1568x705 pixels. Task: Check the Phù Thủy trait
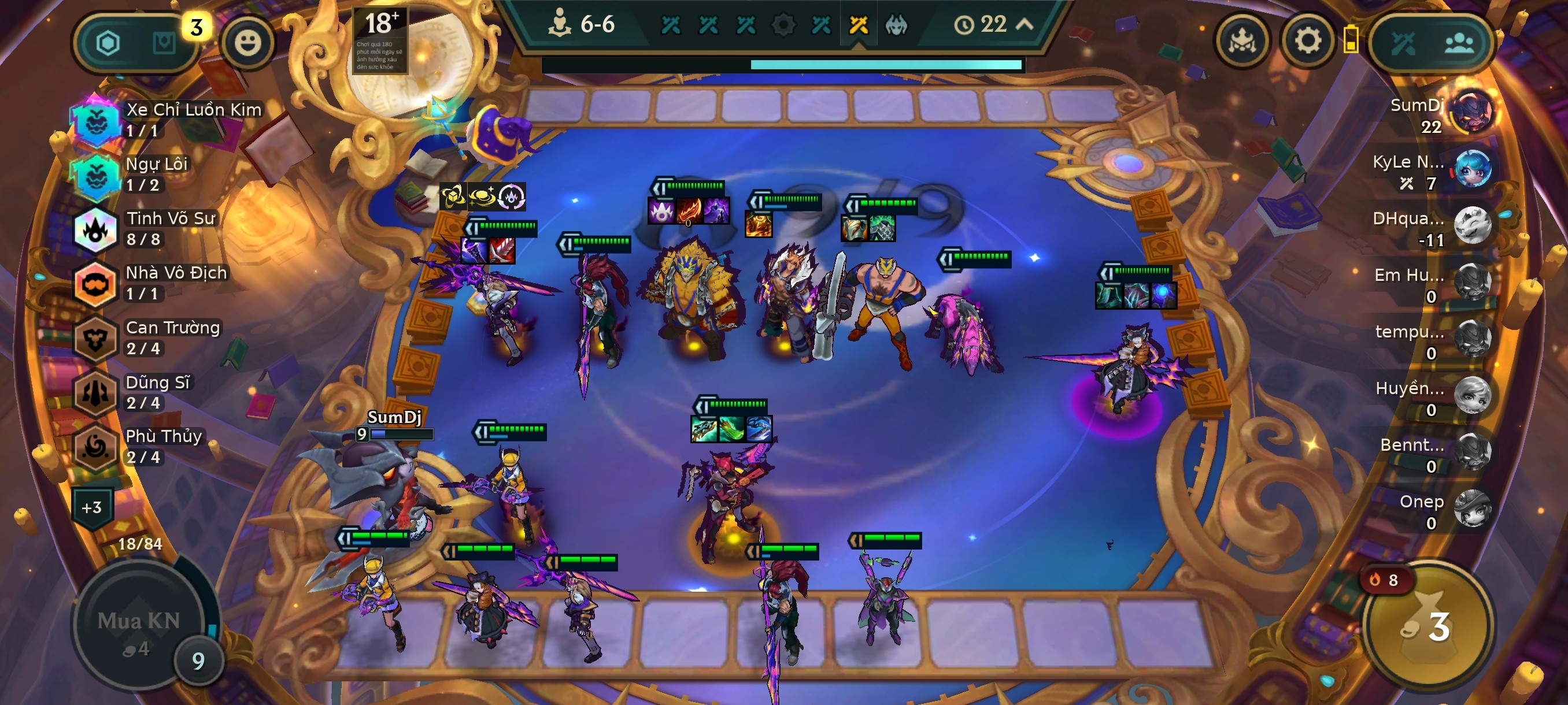(x=95, y=447)
